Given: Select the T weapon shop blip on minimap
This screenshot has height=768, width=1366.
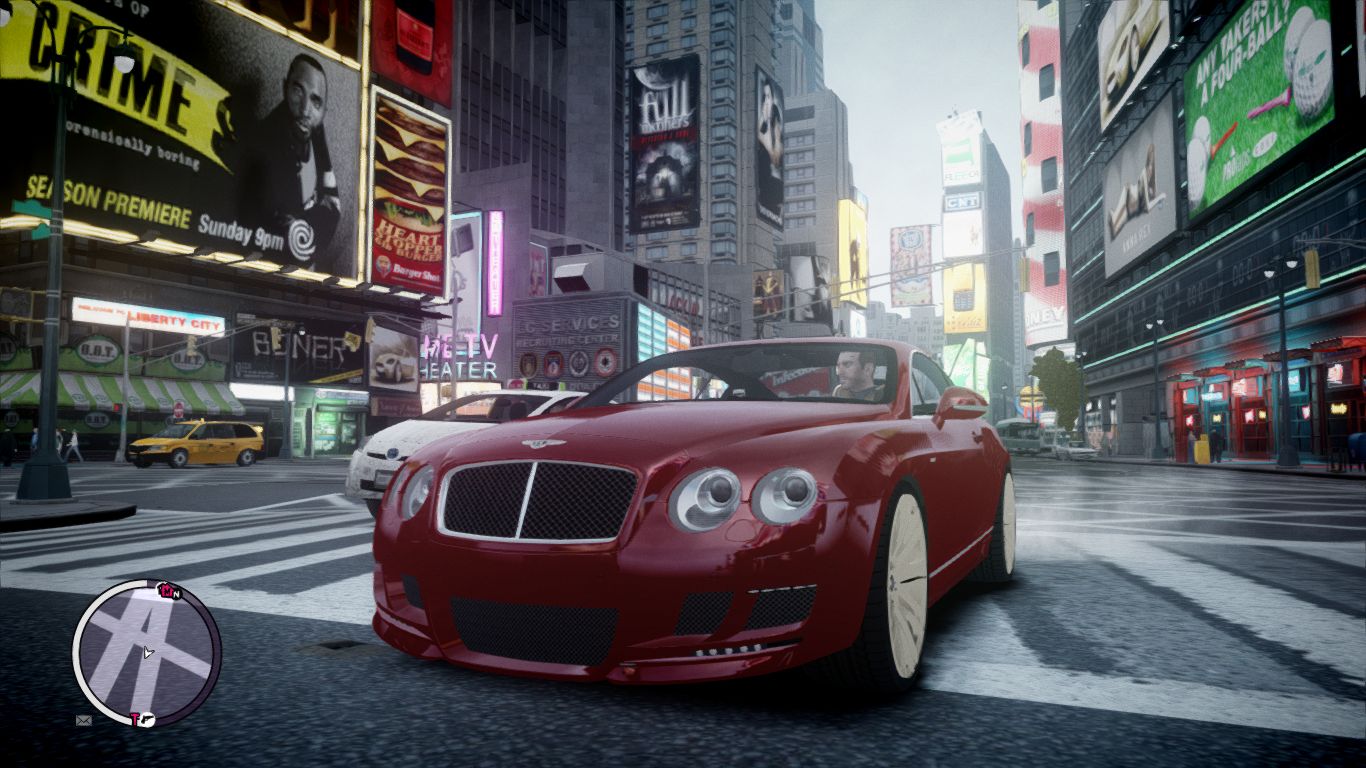Looking at the screenshot, I should point(135,717).
